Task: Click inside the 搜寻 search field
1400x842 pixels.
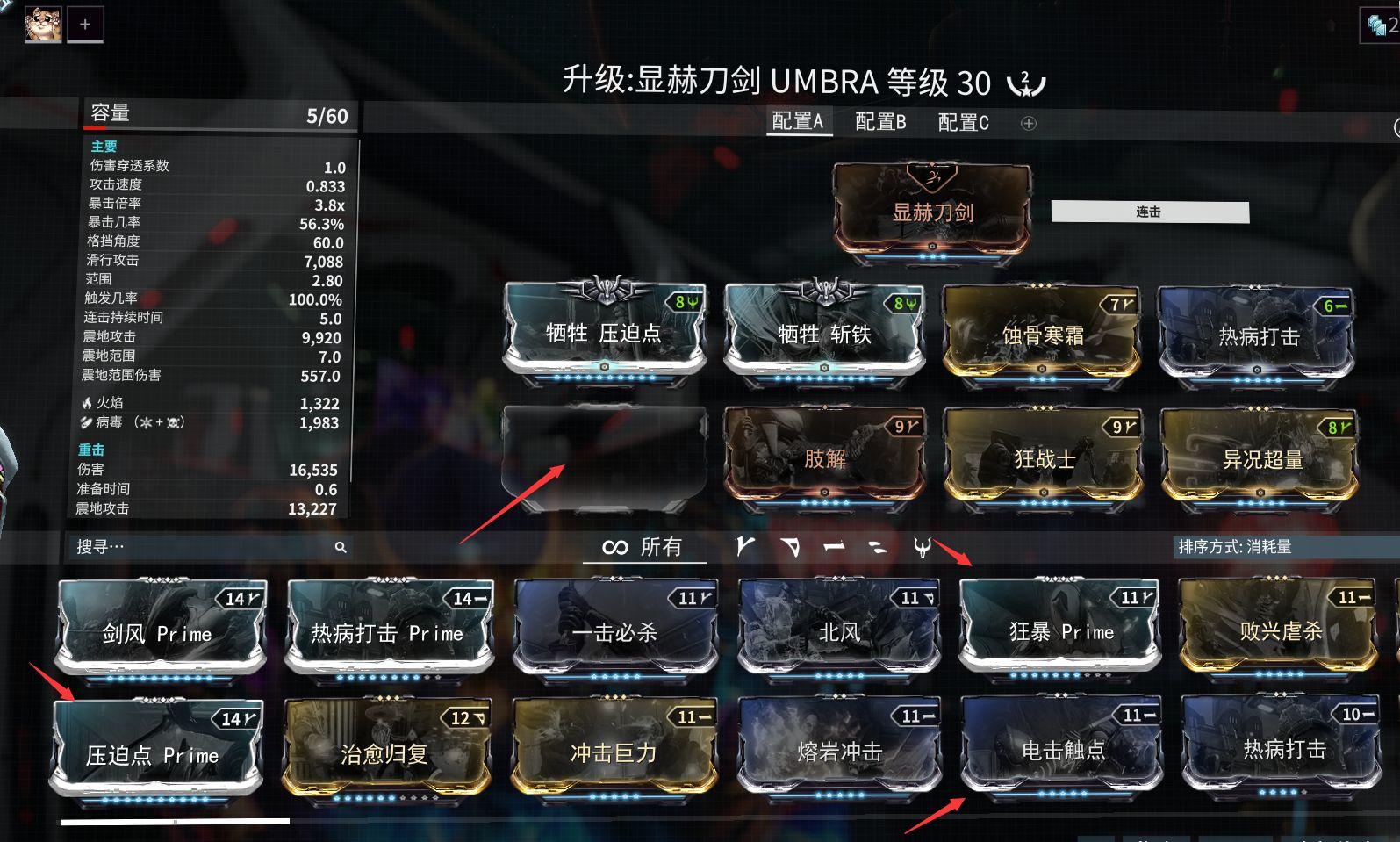Action: pos(158,547)
